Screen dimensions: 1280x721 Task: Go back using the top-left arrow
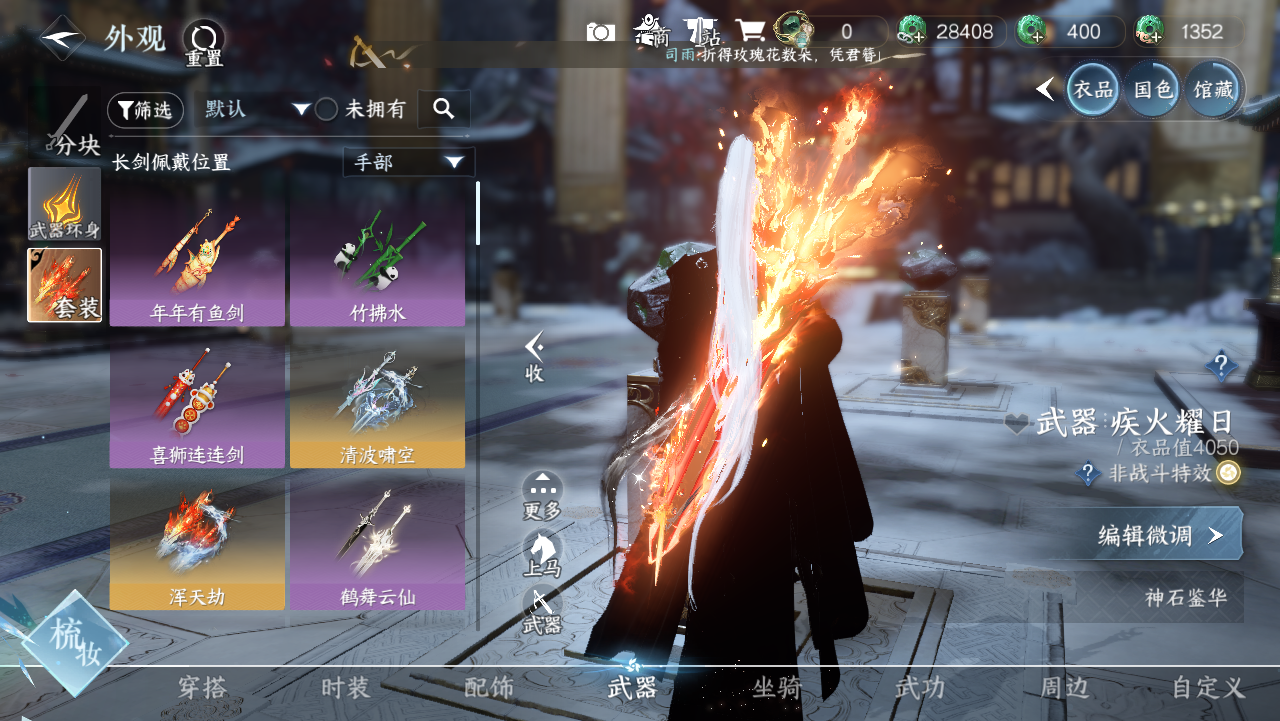coord(62,38)
